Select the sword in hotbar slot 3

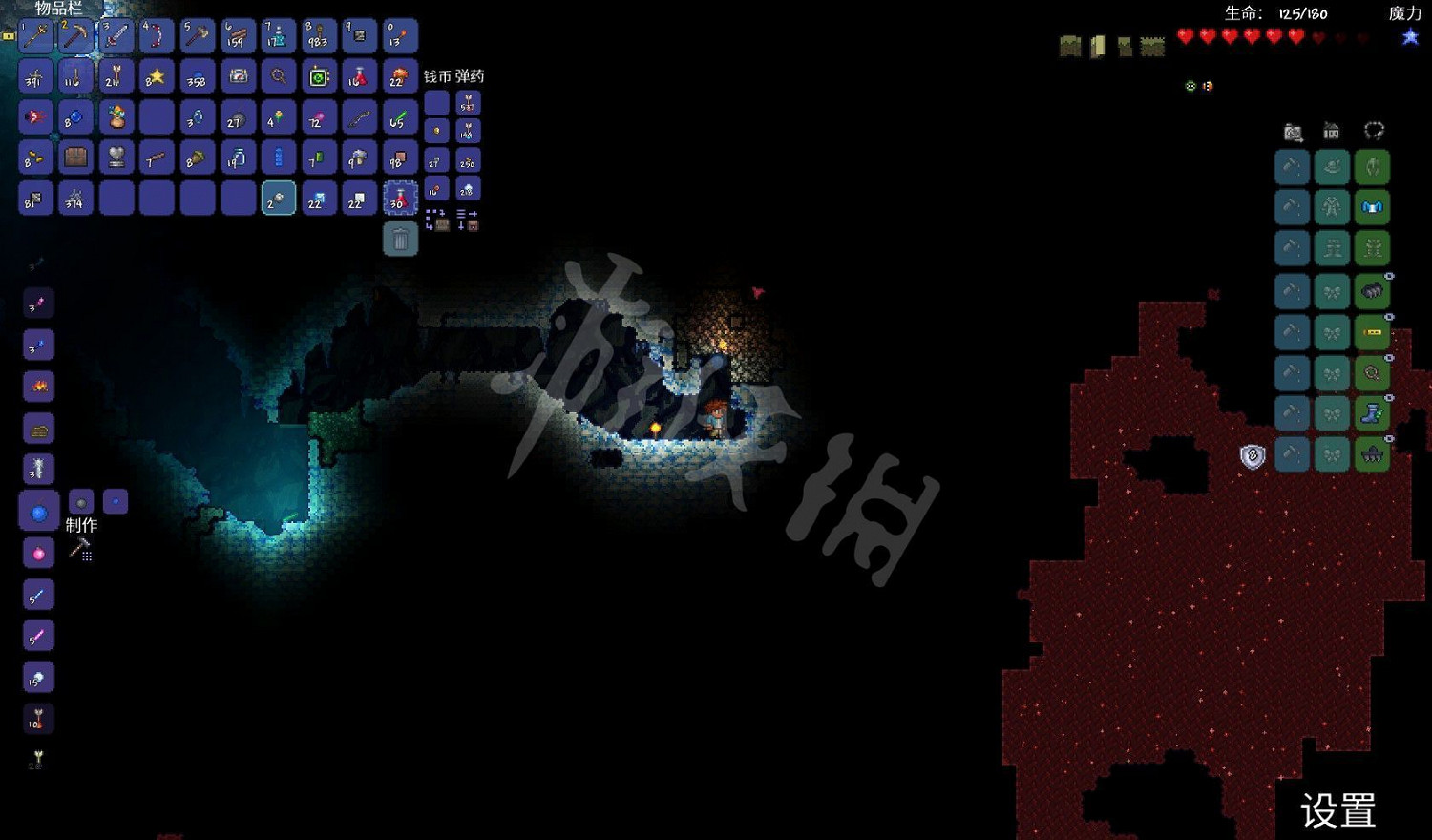(115, 36)
